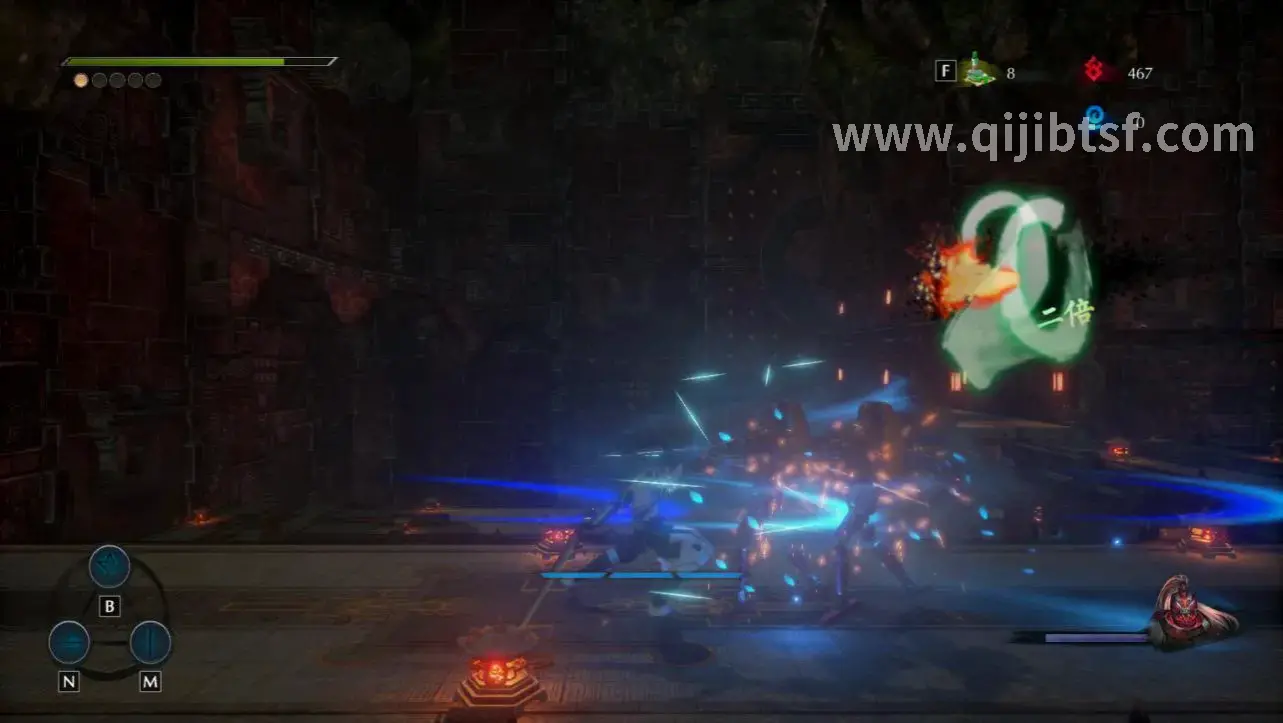
Task: Select the red soul currency icon
Action: coord(1095,71)
